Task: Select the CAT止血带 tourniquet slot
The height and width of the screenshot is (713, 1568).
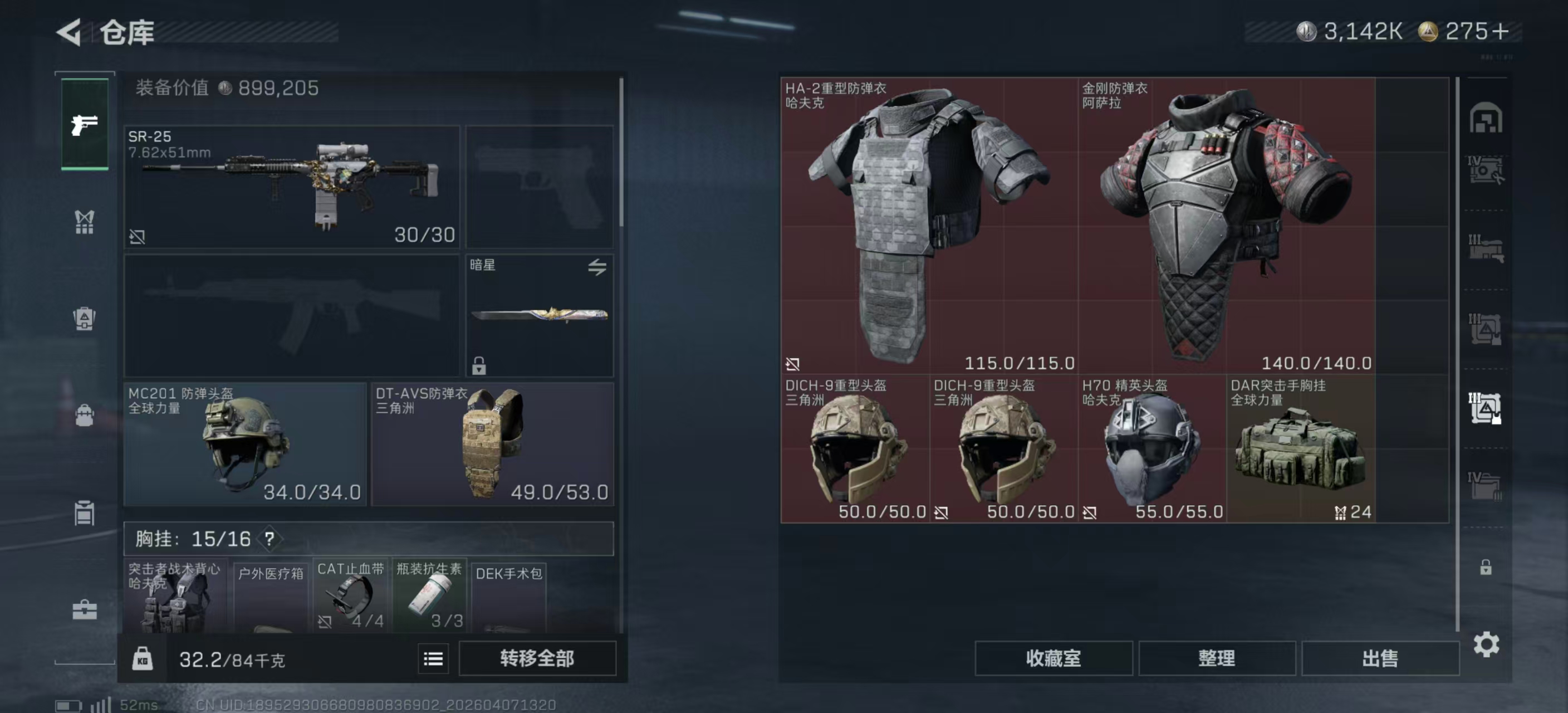Action: 351,595
